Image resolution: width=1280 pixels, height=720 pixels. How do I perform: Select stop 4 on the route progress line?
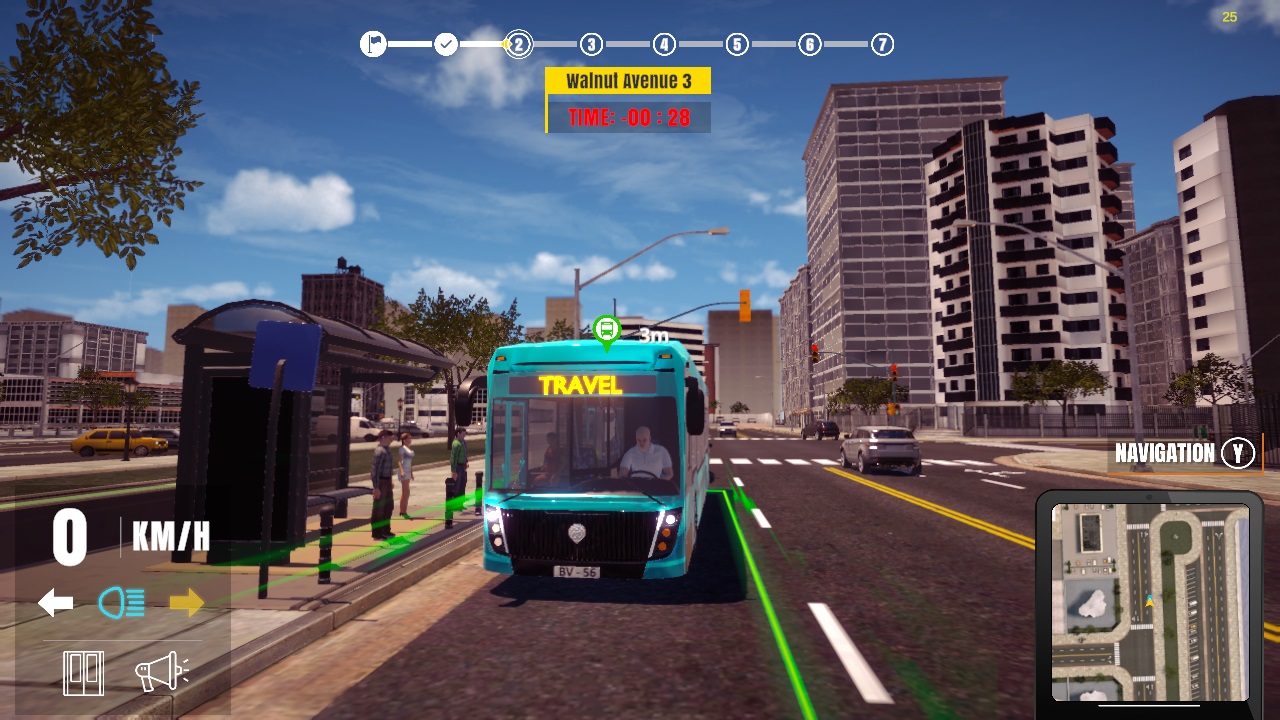tap(662, 43)
